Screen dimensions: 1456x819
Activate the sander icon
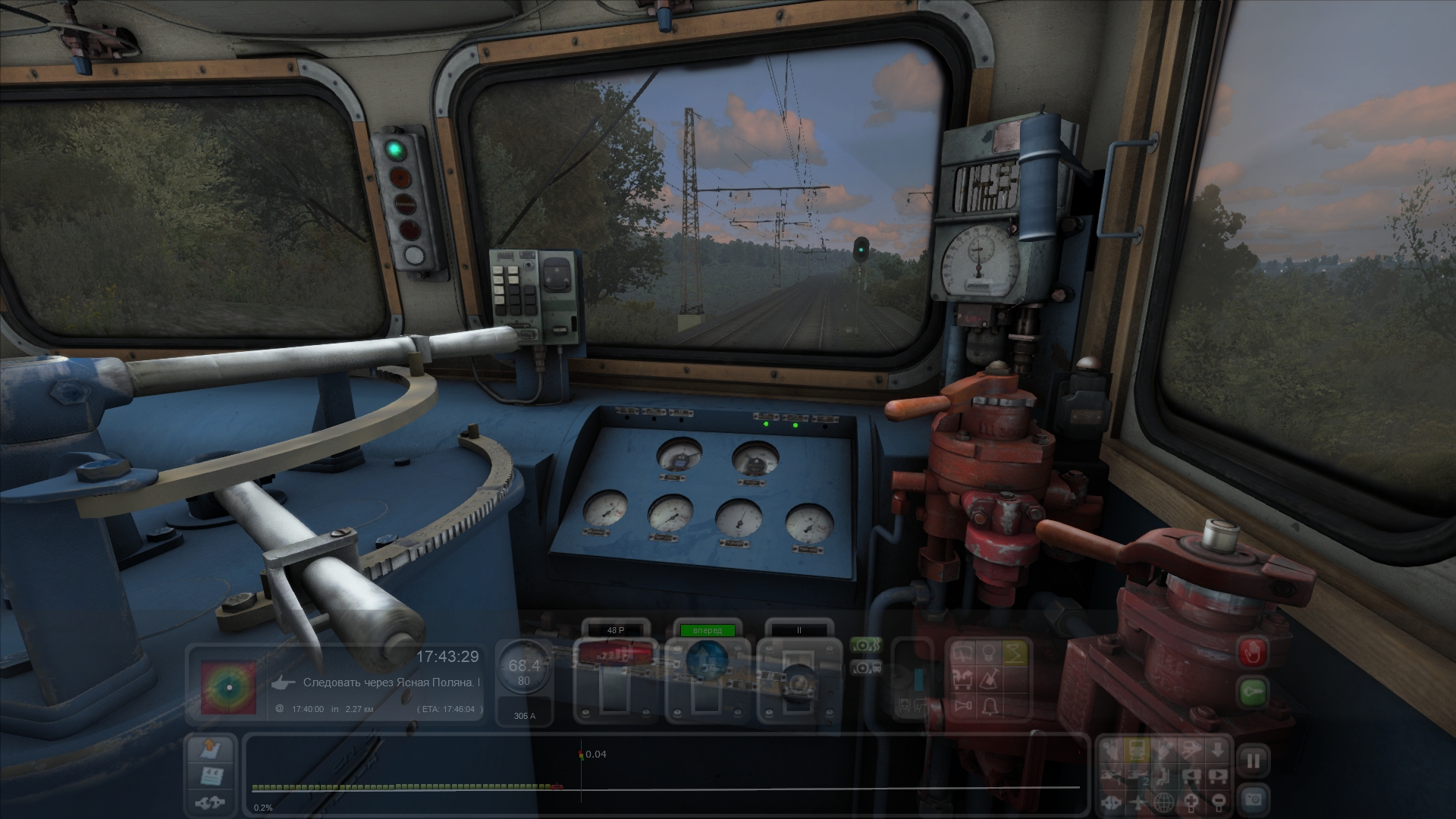[x=990, y=679]
